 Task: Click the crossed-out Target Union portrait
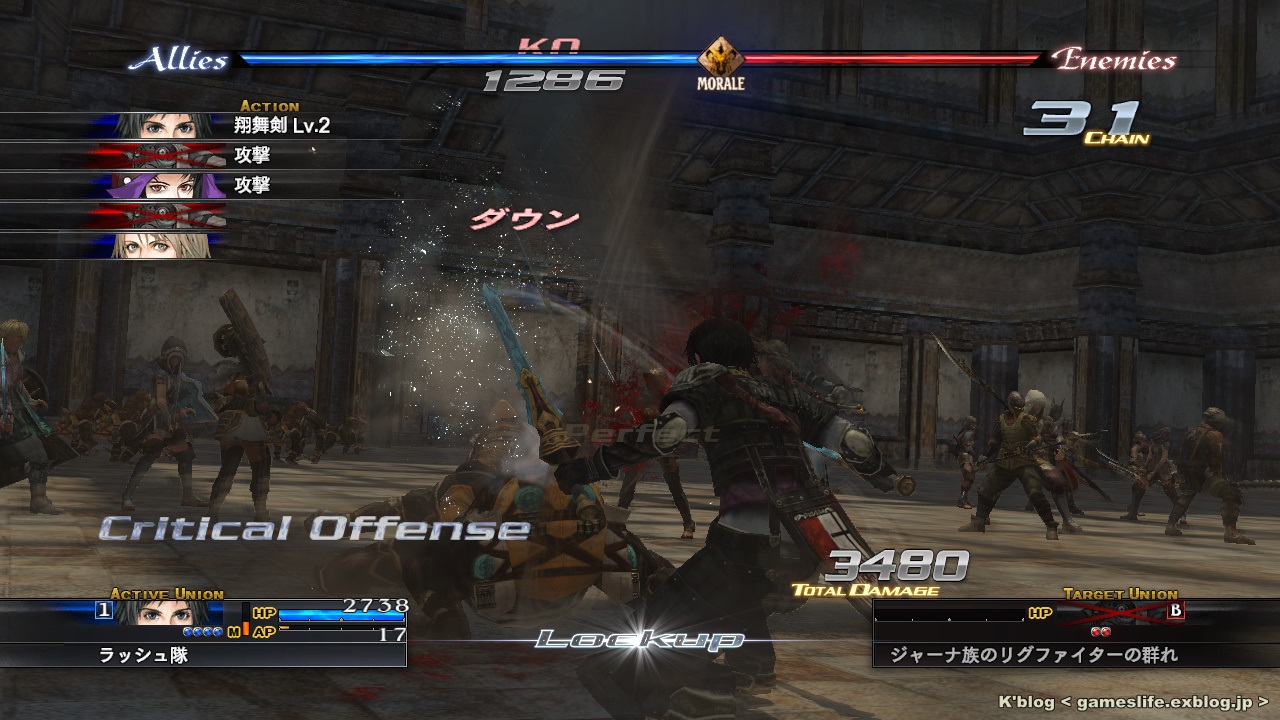coord(1122,612)
